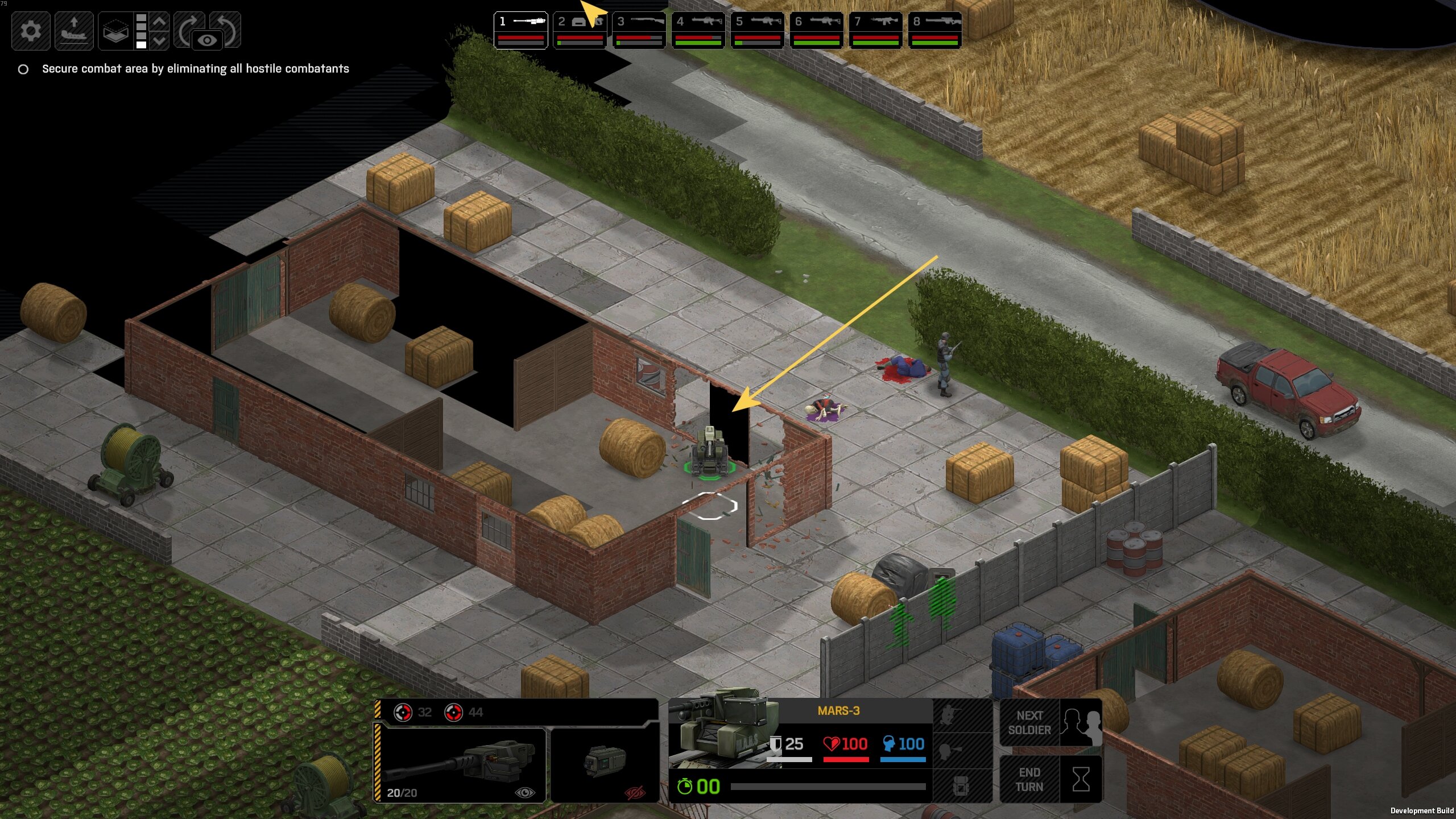Switch to soldier 7 in the squad bar

coord(875,30)
